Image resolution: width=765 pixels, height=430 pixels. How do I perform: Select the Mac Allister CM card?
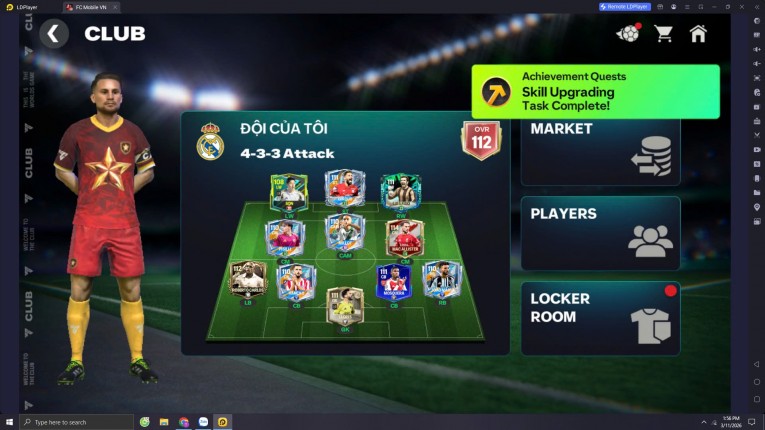coord(405,240)
